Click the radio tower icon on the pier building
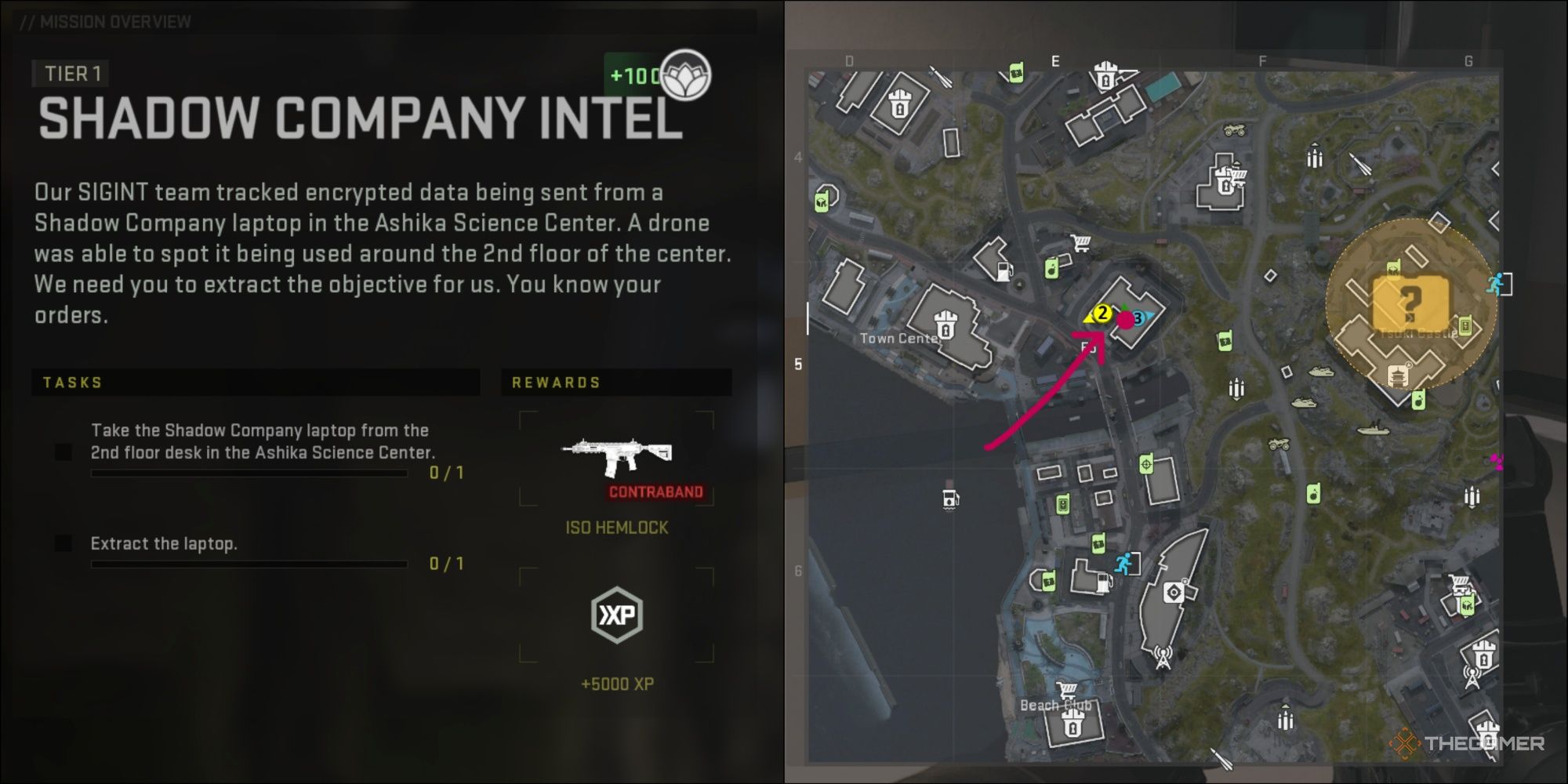The width and height of the screenshot is (1568, 784). (1163, 655)
